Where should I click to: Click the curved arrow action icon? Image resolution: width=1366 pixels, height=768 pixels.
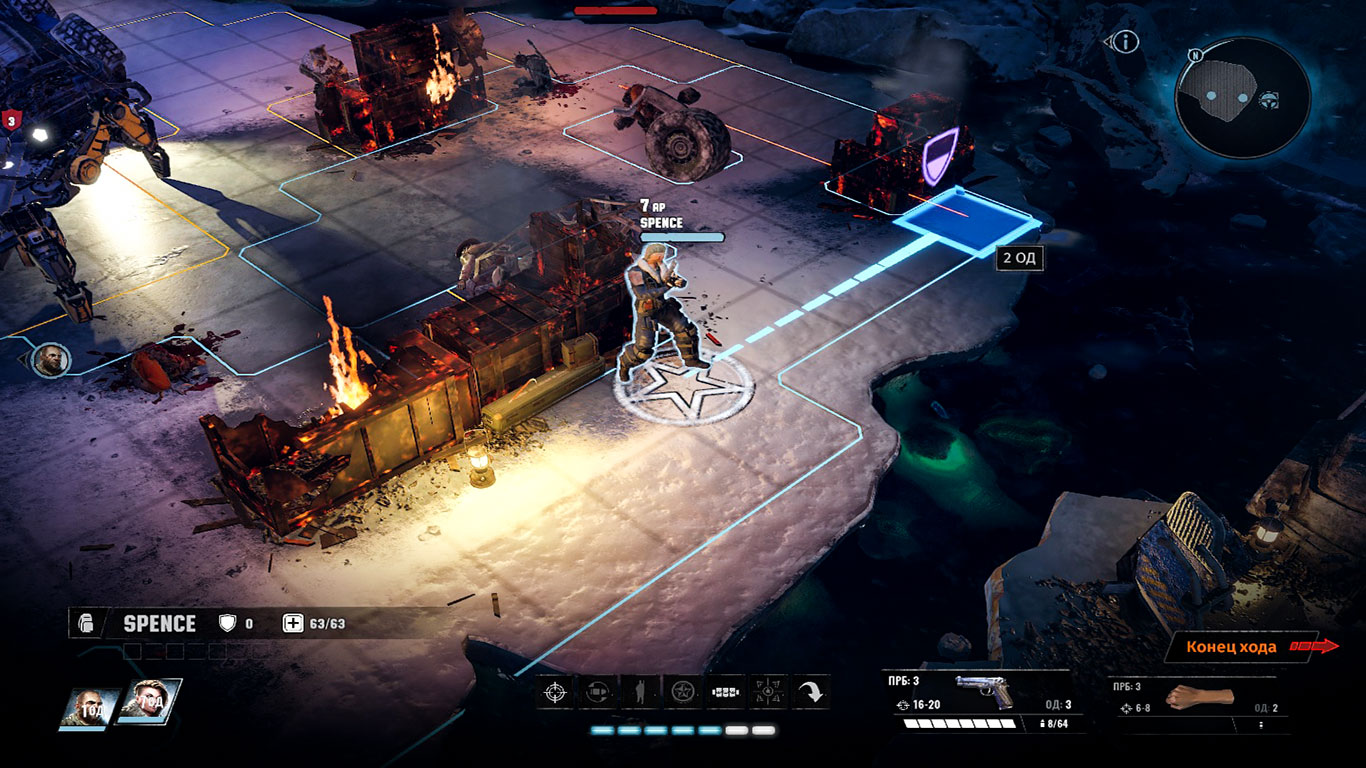point(810,692)
